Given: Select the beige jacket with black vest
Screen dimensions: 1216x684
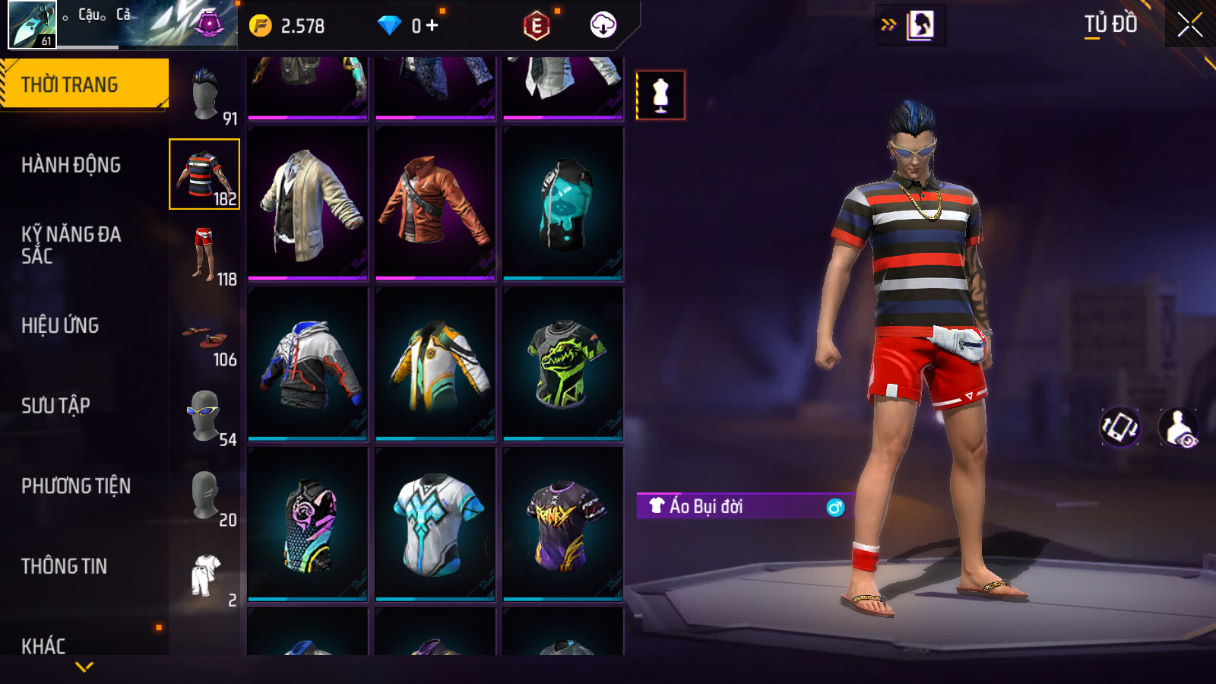Looking at the screenshot, I should pos(308,203).
